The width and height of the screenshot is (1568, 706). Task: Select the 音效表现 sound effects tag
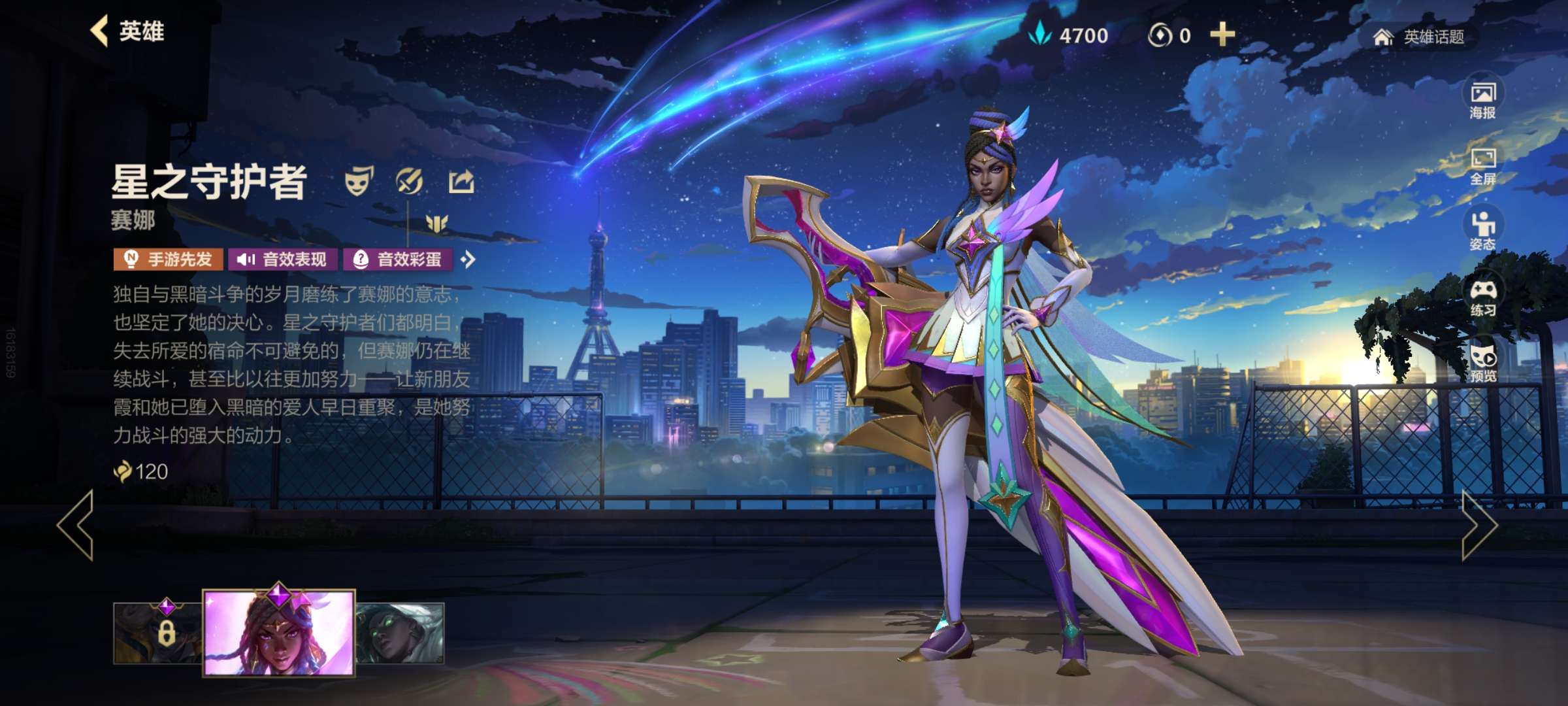[282, 260]
